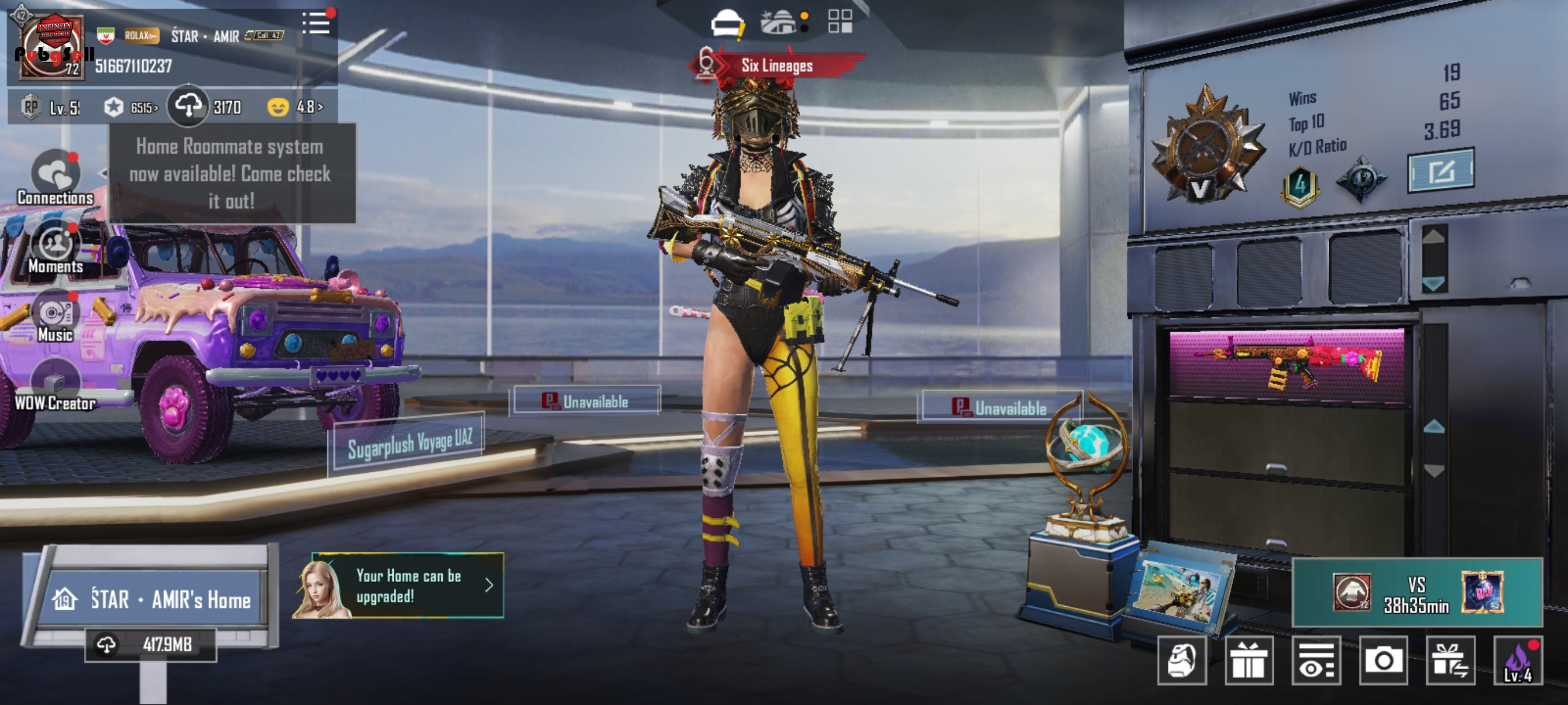The width and height of the screenshot is (1568, 705).
Task: Open the 4.8 smiley rating
Action: click(x=296, y=107)
